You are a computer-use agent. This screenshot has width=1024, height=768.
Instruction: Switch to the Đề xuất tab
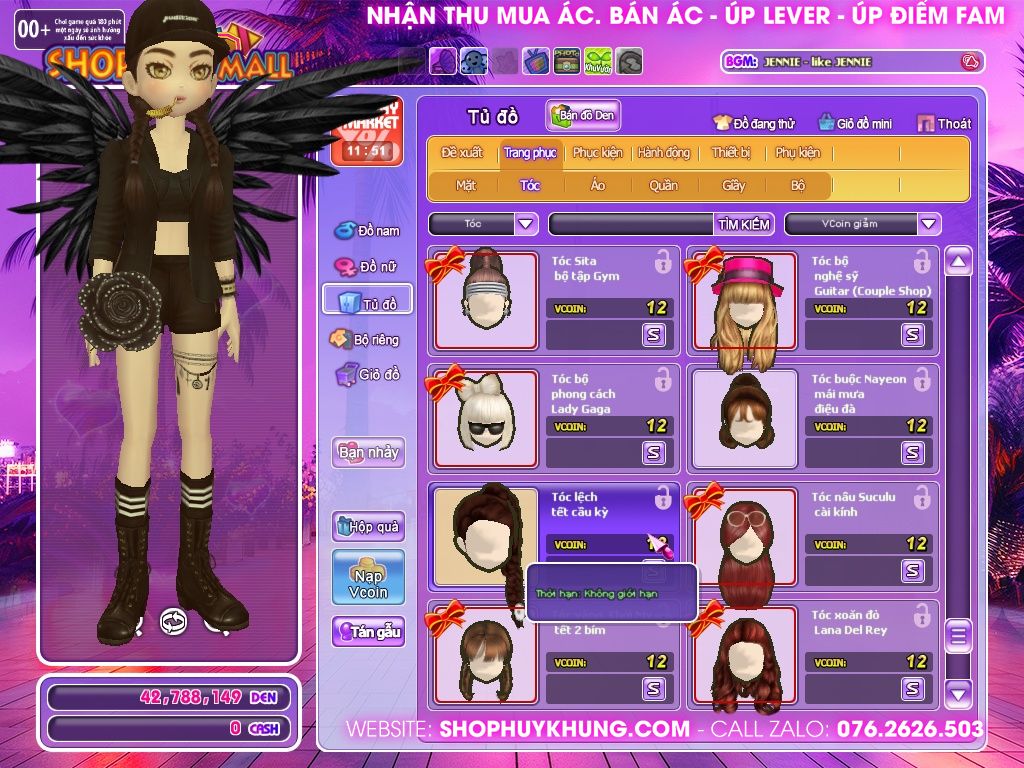click(x=461, y=153)
